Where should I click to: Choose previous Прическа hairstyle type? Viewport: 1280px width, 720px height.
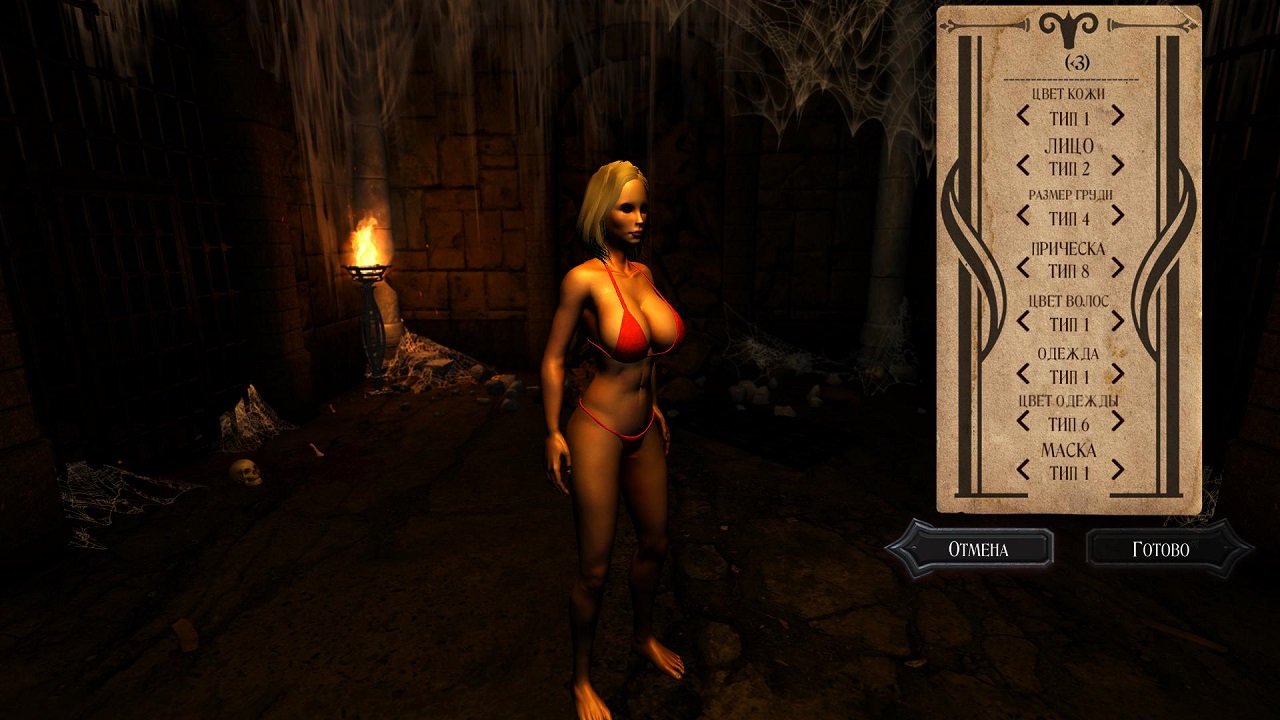point(1023,268)
